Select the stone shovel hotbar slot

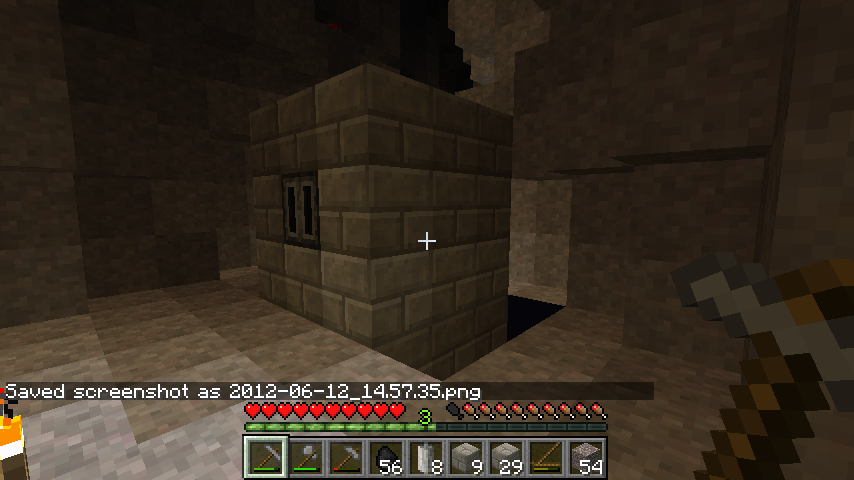pyautogui.click(x=307, y=458)
